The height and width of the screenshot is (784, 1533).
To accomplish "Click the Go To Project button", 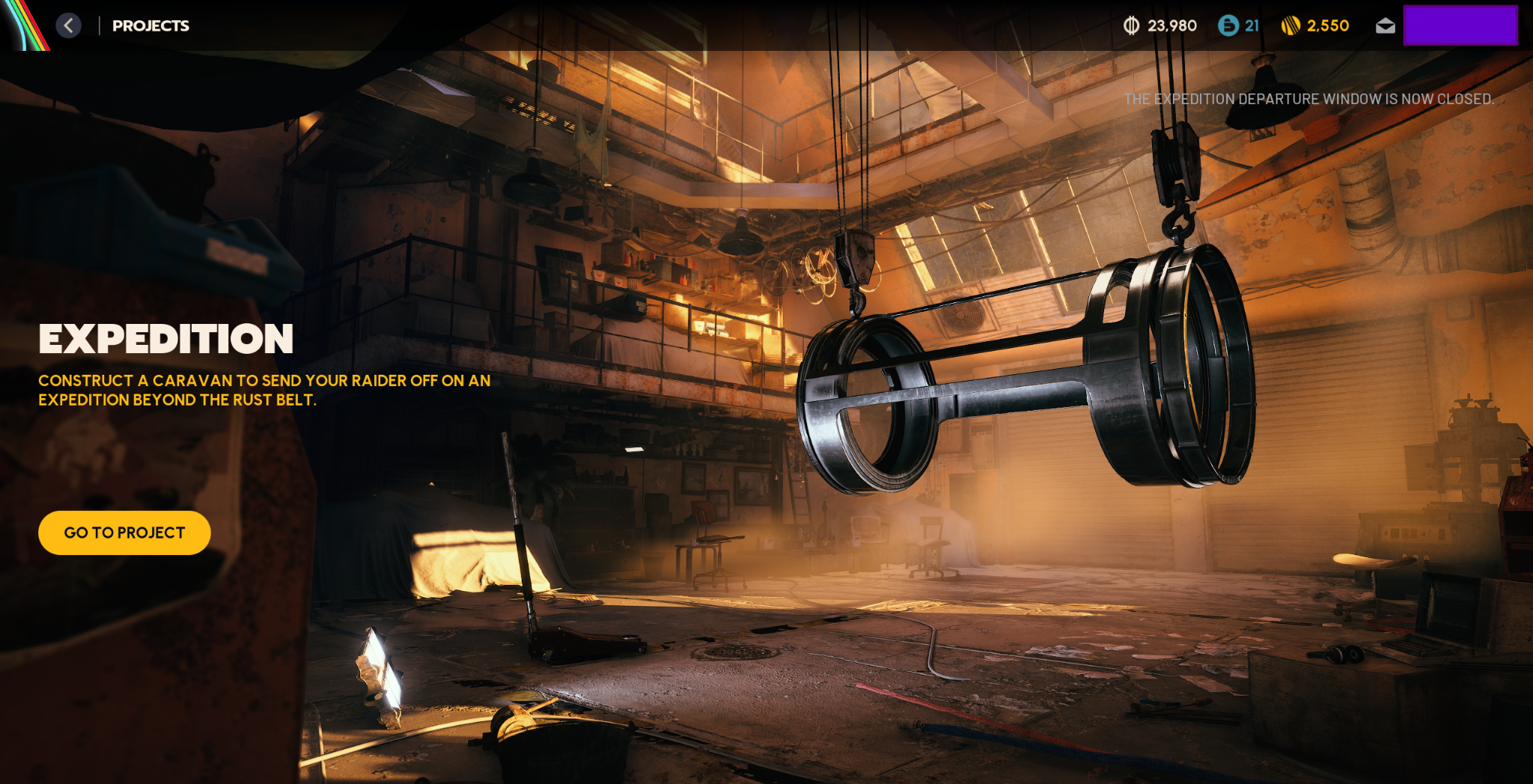I will click(x=124, y=533).
